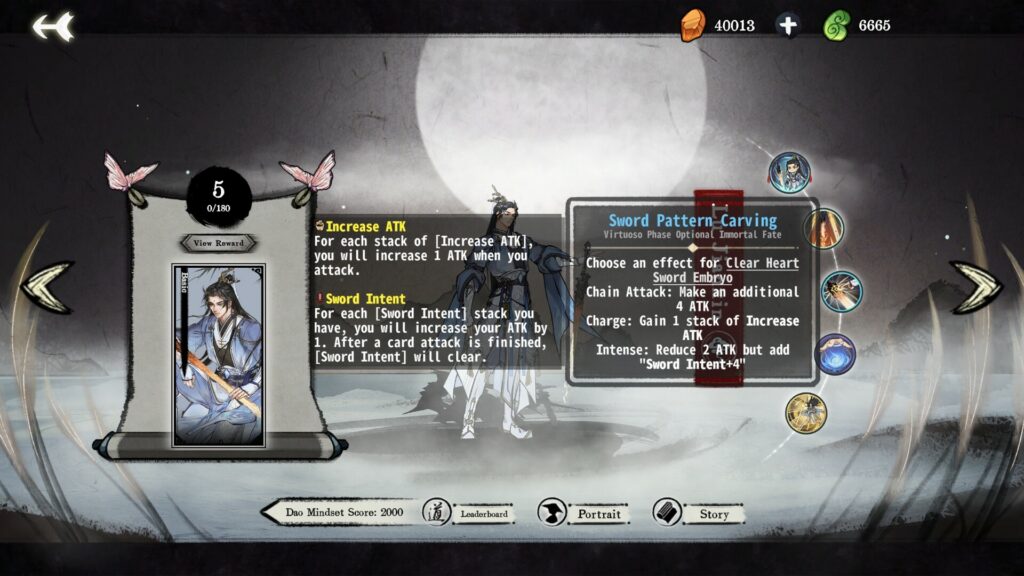Select the character portrait fate icon
The image size is (1024, 576).
pyautogui.click(x=789, y=172)
